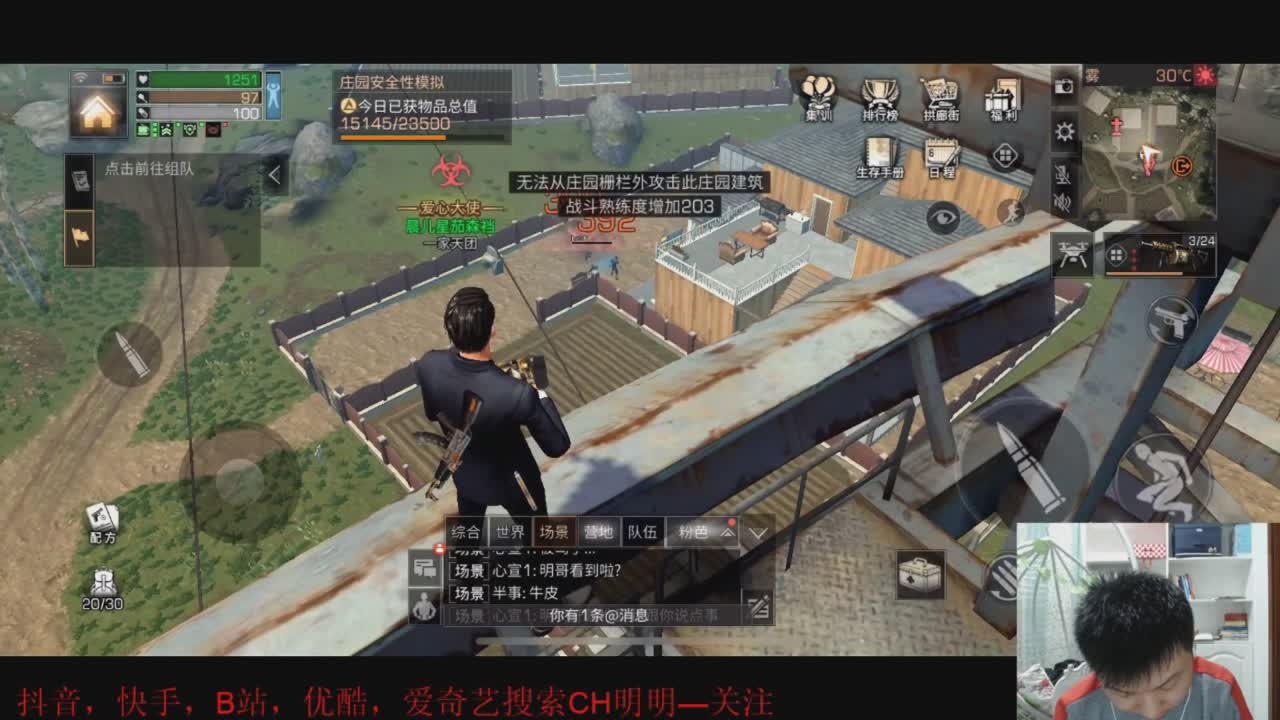
Task: Activate the crouch stance button
Action: (x=1163, y=478)
